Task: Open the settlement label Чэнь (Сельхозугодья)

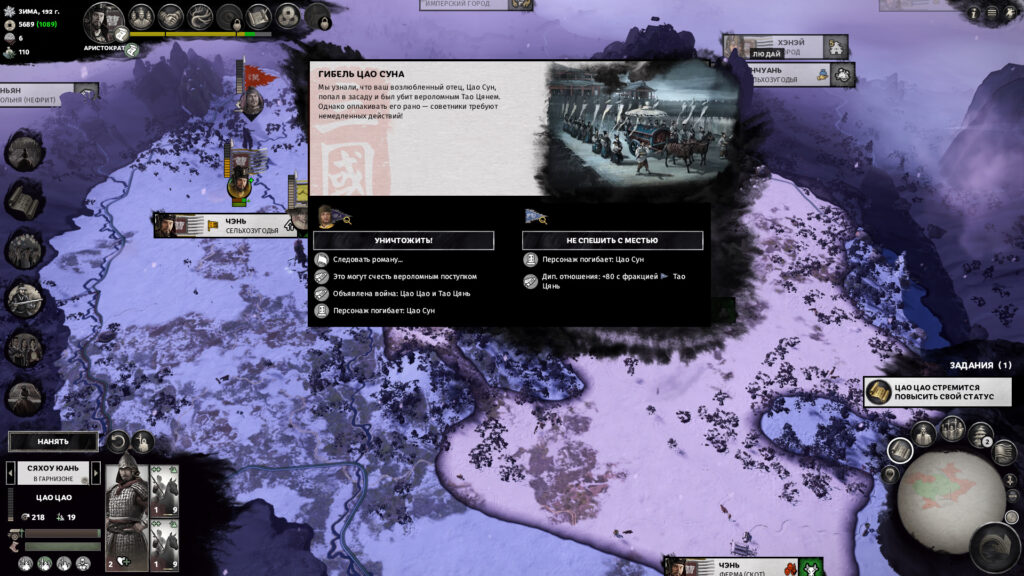Action: coord(230,226)
